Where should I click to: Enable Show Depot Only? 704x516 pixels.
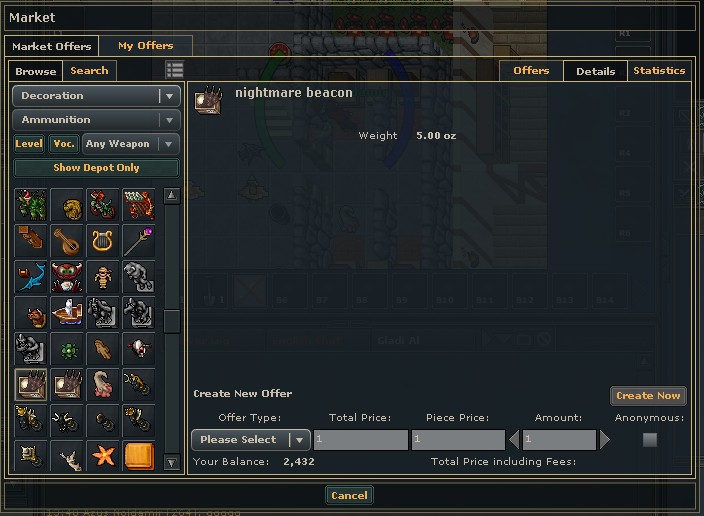click(x=96, y=168)
